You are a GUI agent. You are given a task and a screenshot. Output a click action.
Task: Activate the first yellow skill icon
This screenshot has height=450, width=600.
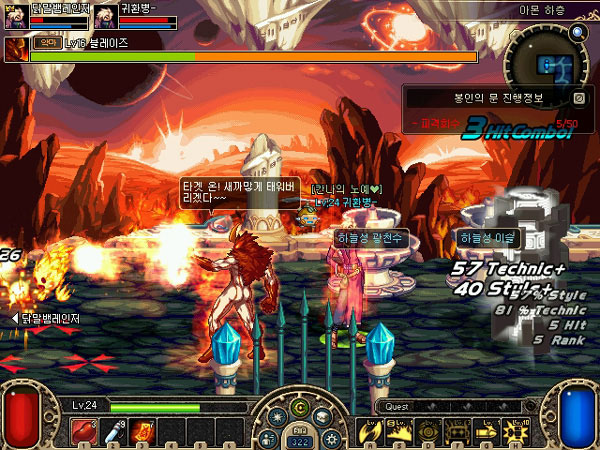369,431
